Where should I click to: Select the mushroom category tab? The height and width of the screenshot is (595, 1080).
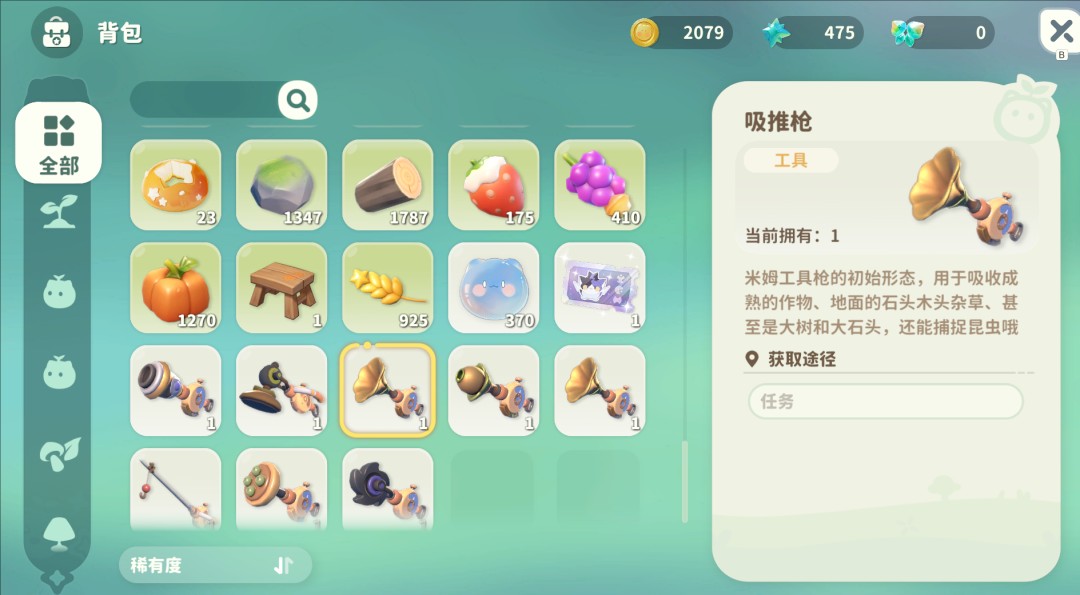(59, 453)
